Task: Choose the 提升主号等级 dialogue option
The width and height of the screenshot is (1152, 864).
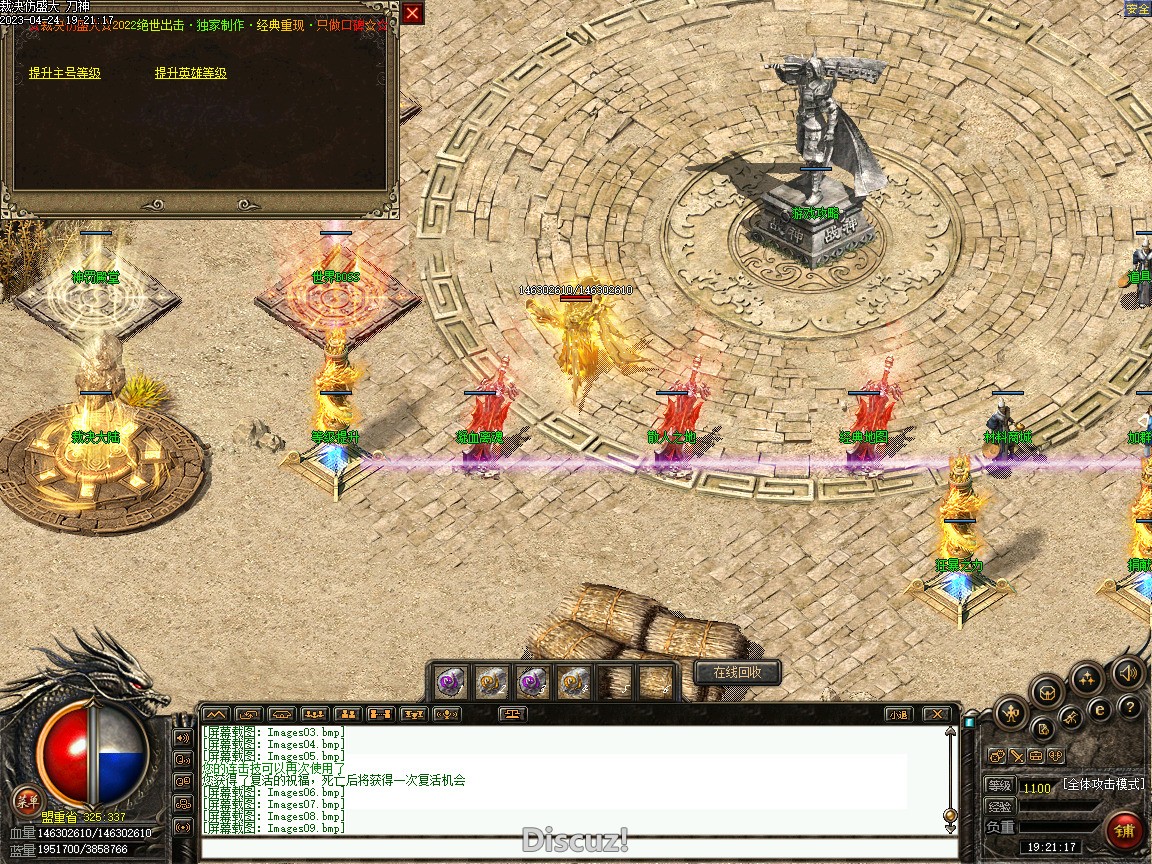Action: click(x=65, y=73)
